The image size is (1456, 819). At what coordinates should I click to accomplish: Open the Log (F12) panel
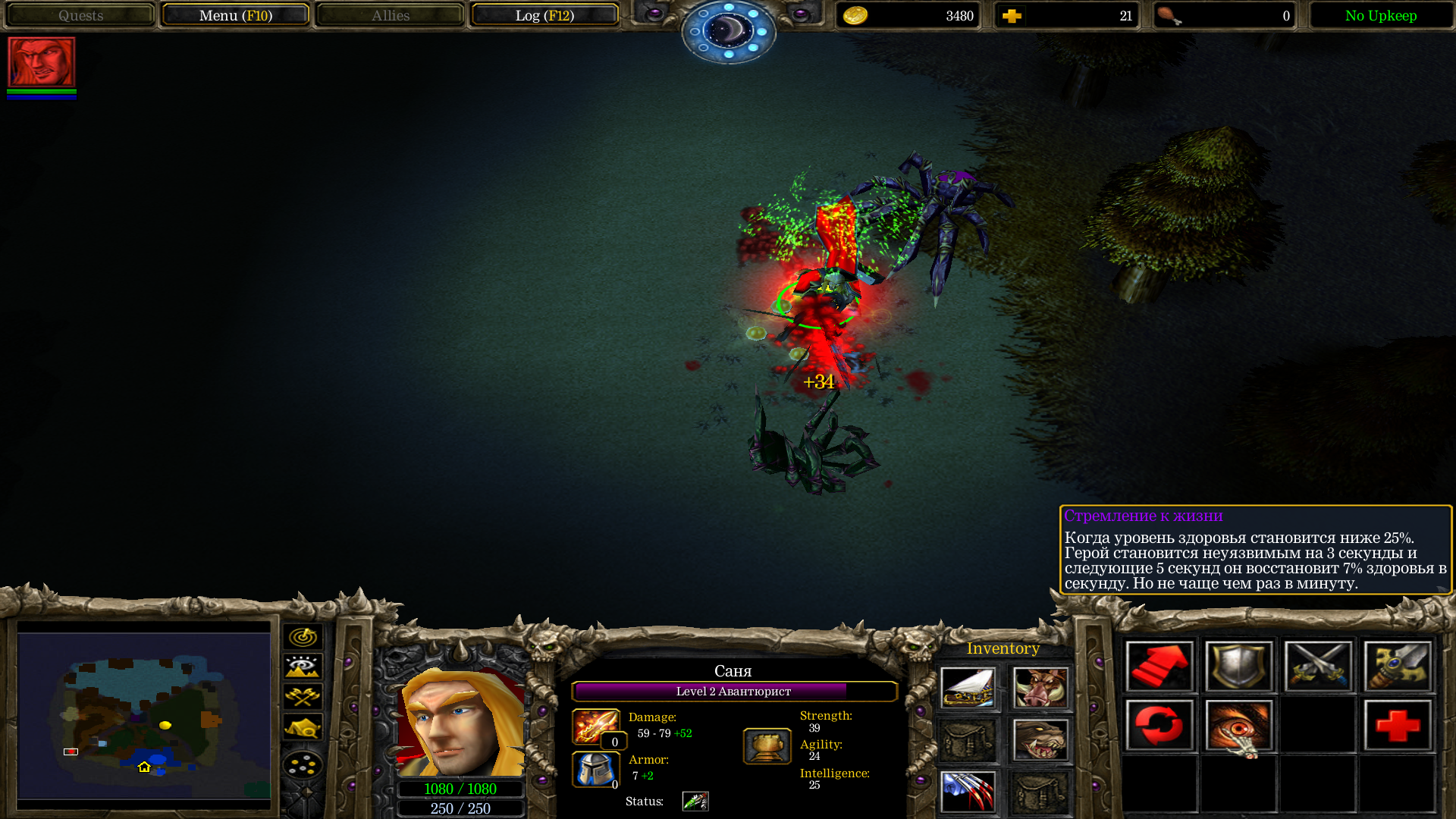pyautogui.click(x=544, y=15)
